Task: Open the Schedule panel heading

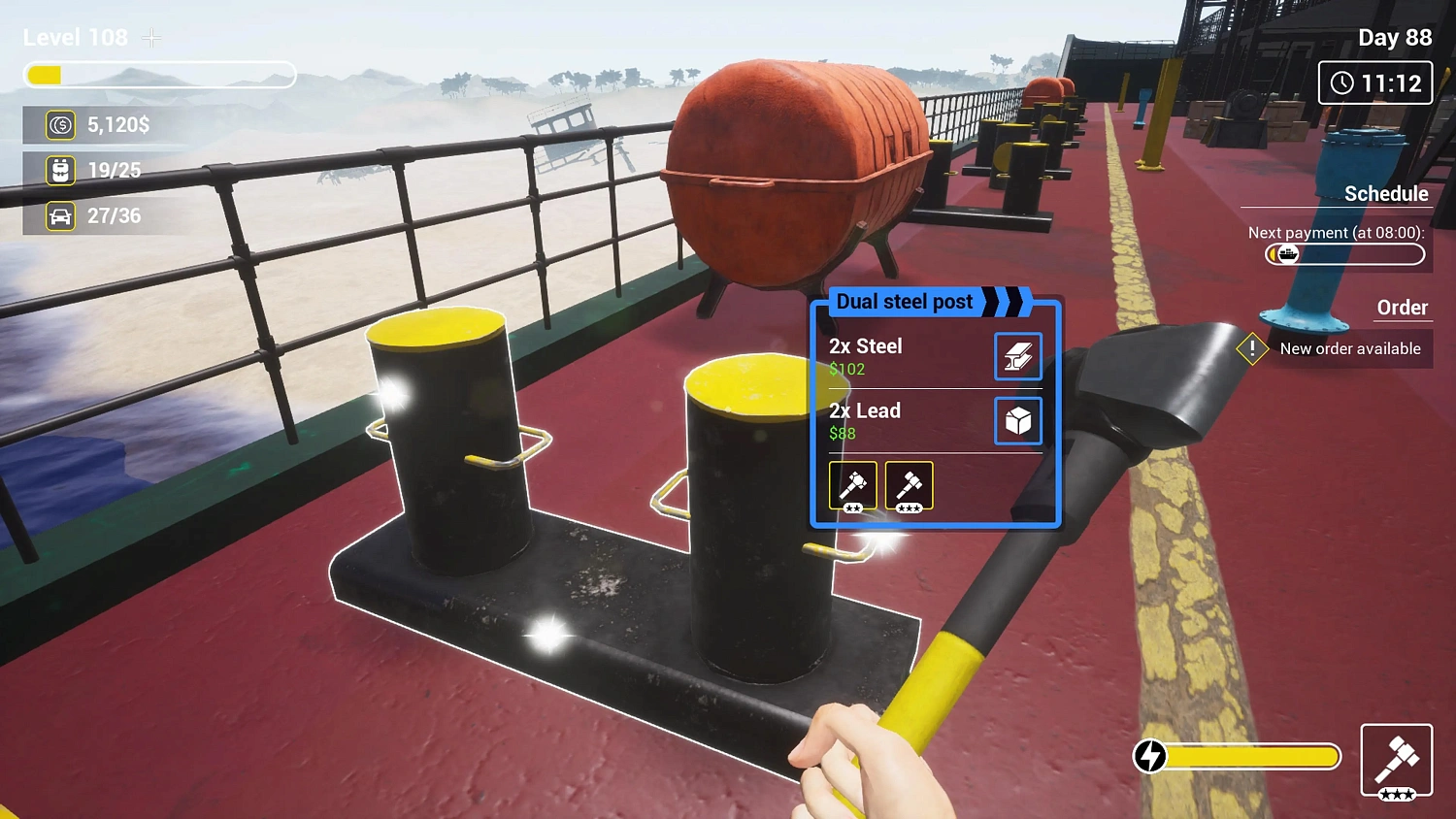Action: tap(1386, 193)
